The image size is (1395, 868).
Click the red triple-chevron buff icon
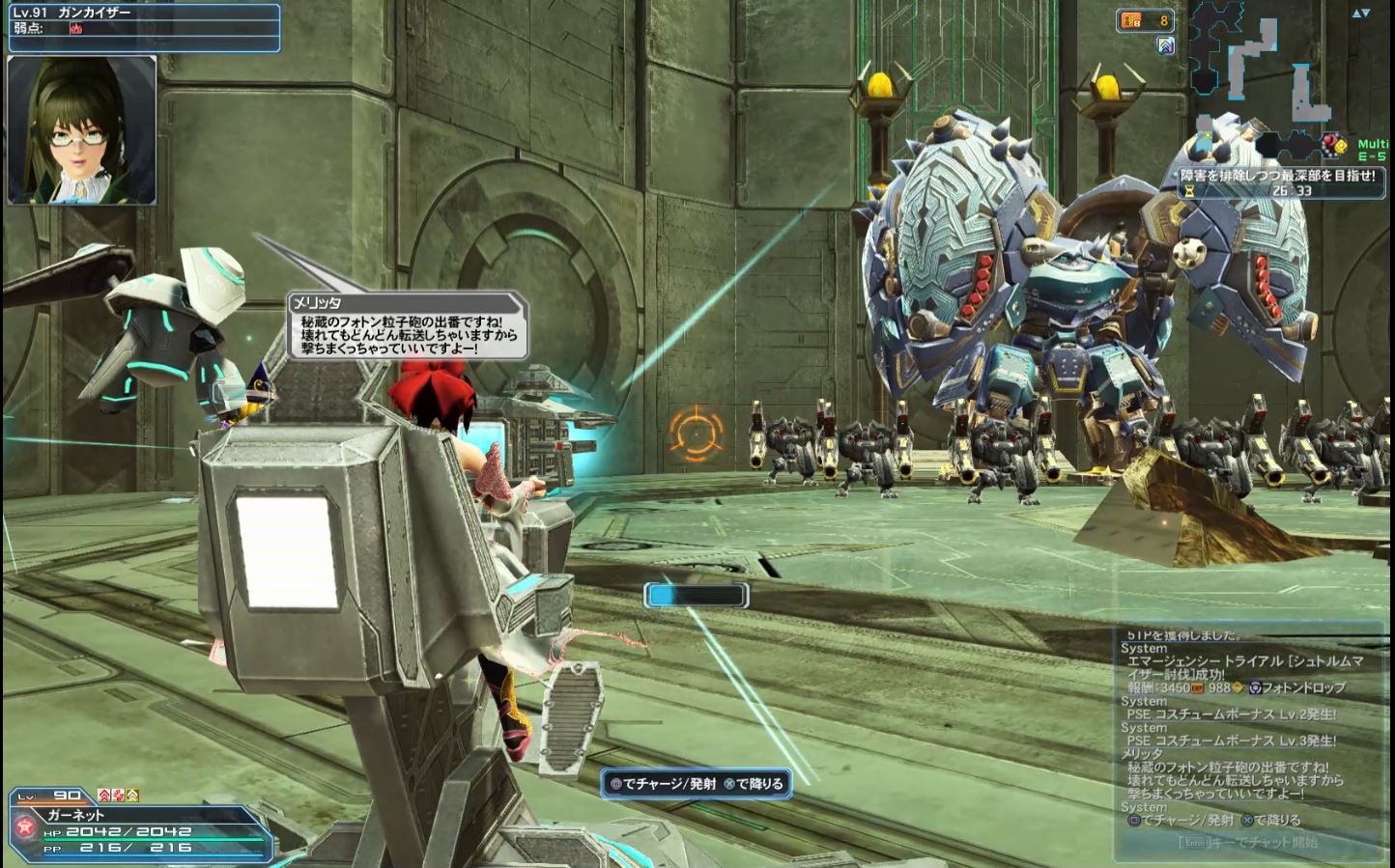tap(103, 795)
